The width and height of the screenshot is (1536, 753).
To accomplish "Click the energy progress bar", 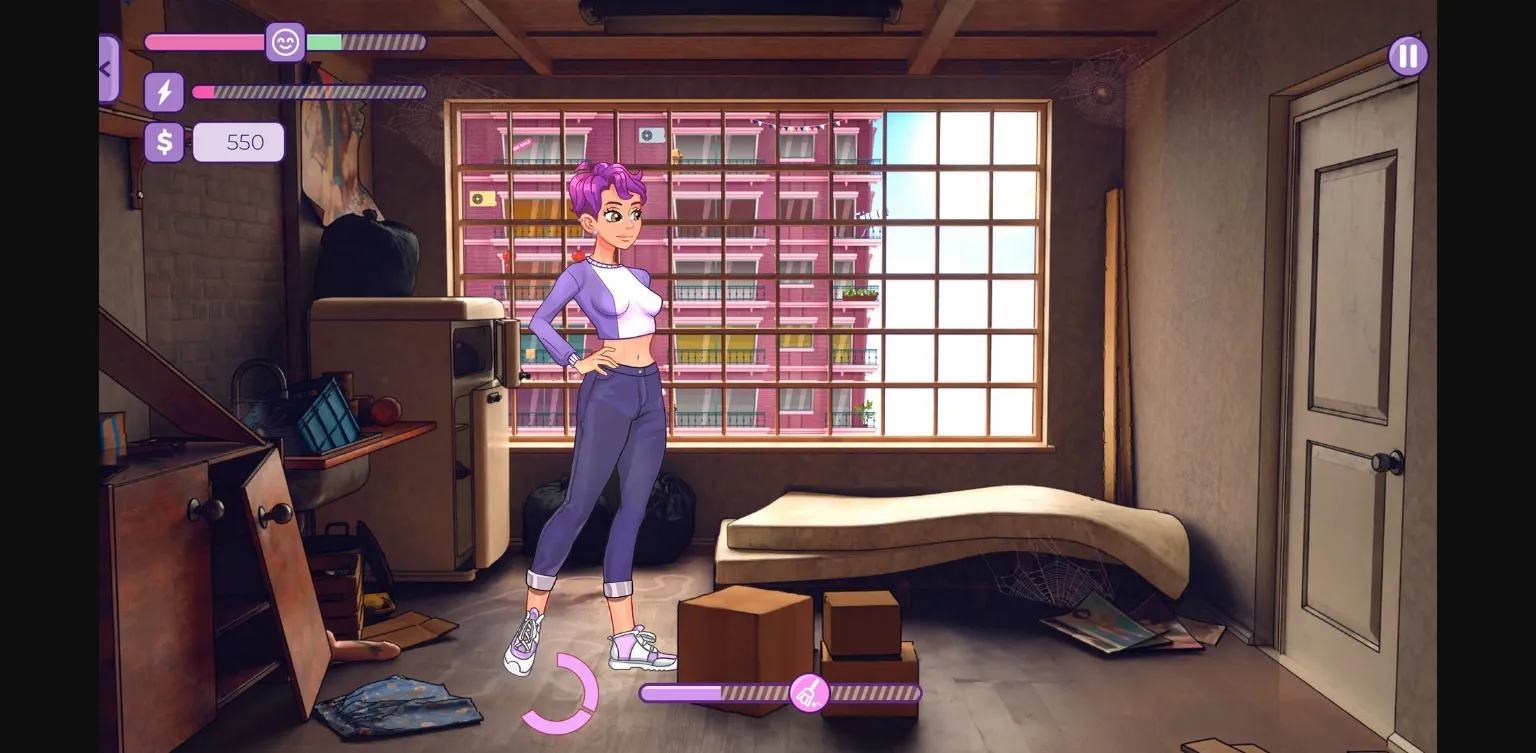I will [310, 91].
